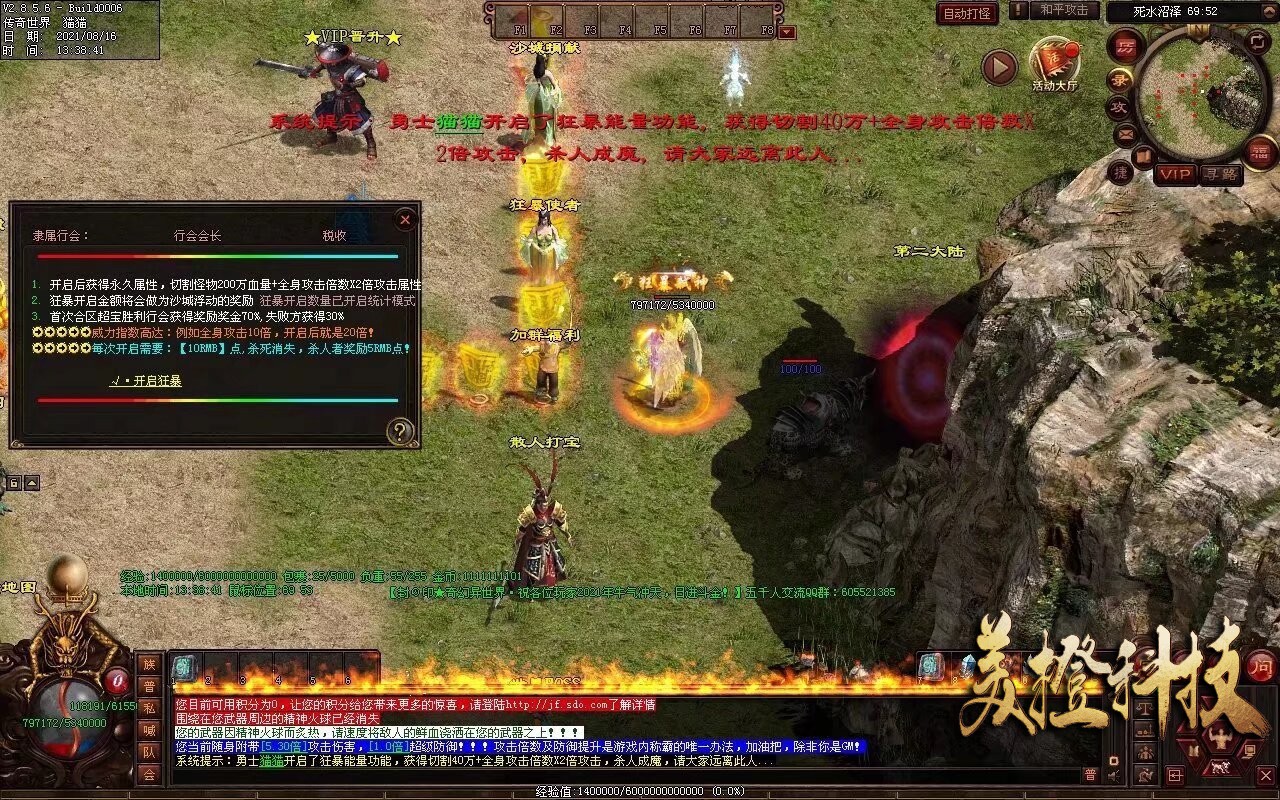Click the balance scale trade icon in bottom bar
1280x800 pixels.
pos(1145,708)
